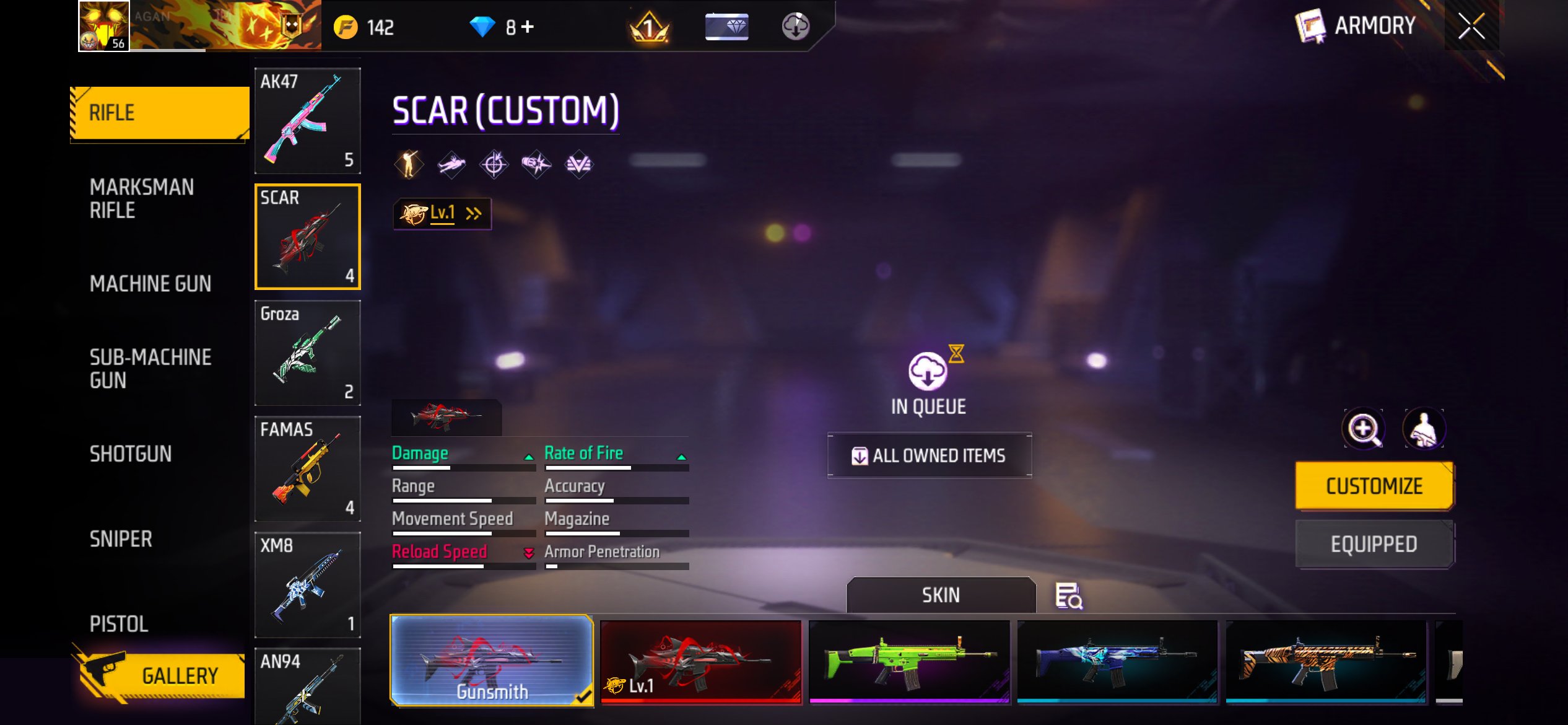Click the All Owned Items button
Image resolution: width=1568 pixels, height=725 pixels.
930,455
